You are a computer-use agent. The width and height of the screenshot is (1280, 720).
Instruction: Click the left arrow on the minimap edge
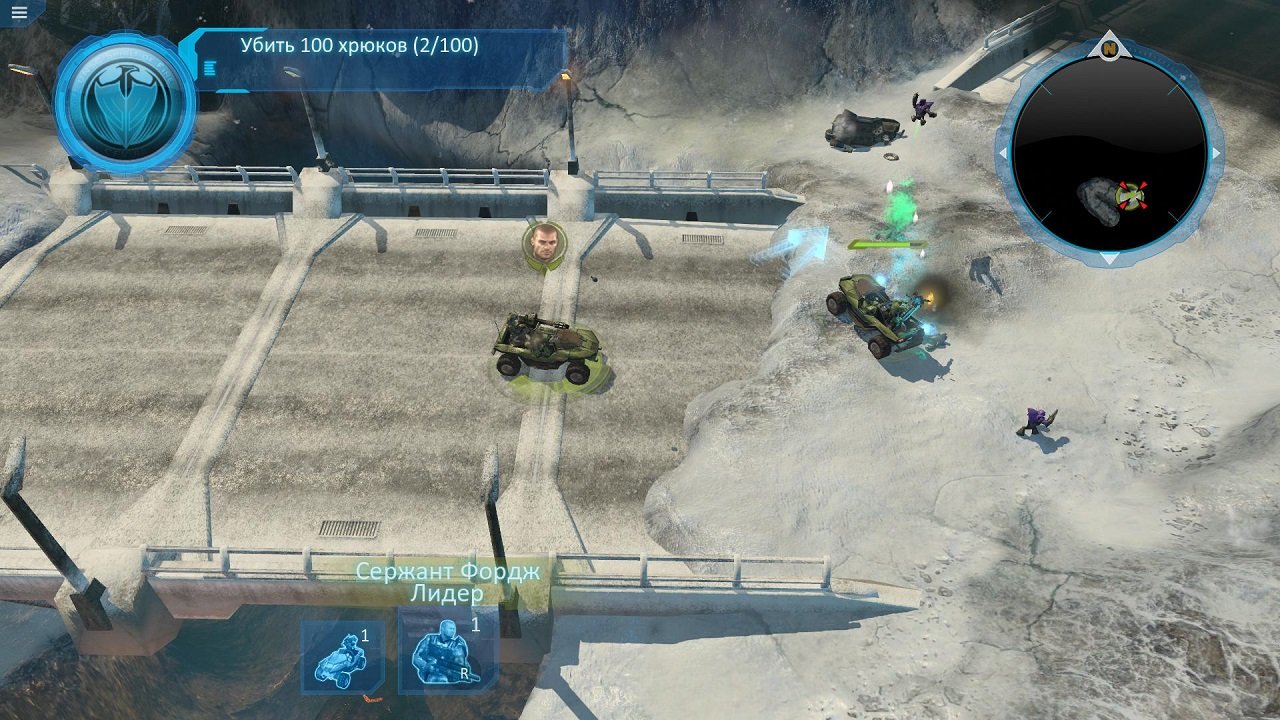coord(1003,152)
